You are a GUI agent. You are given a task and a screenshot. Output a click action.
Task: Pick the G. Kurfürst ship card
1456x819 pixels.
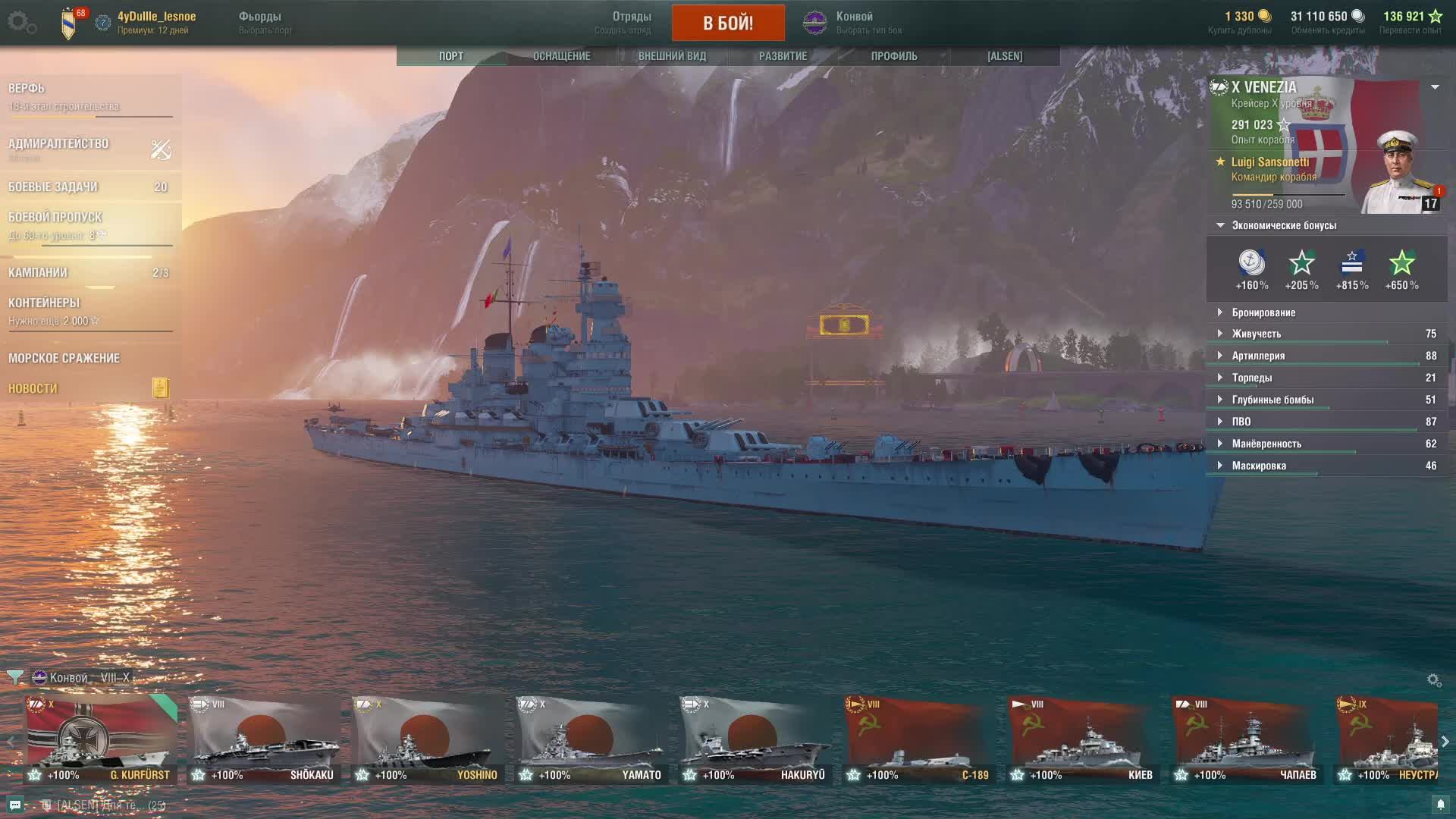coord(100,739)
